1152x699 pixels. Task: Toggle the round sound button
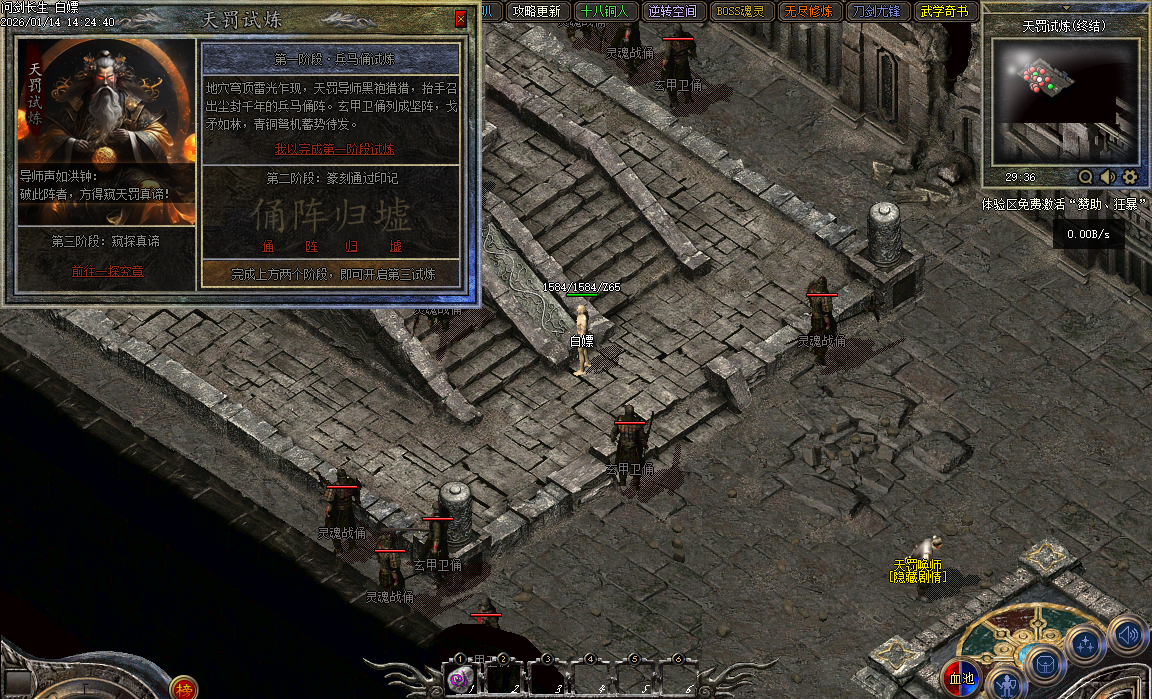(1127, 634)
